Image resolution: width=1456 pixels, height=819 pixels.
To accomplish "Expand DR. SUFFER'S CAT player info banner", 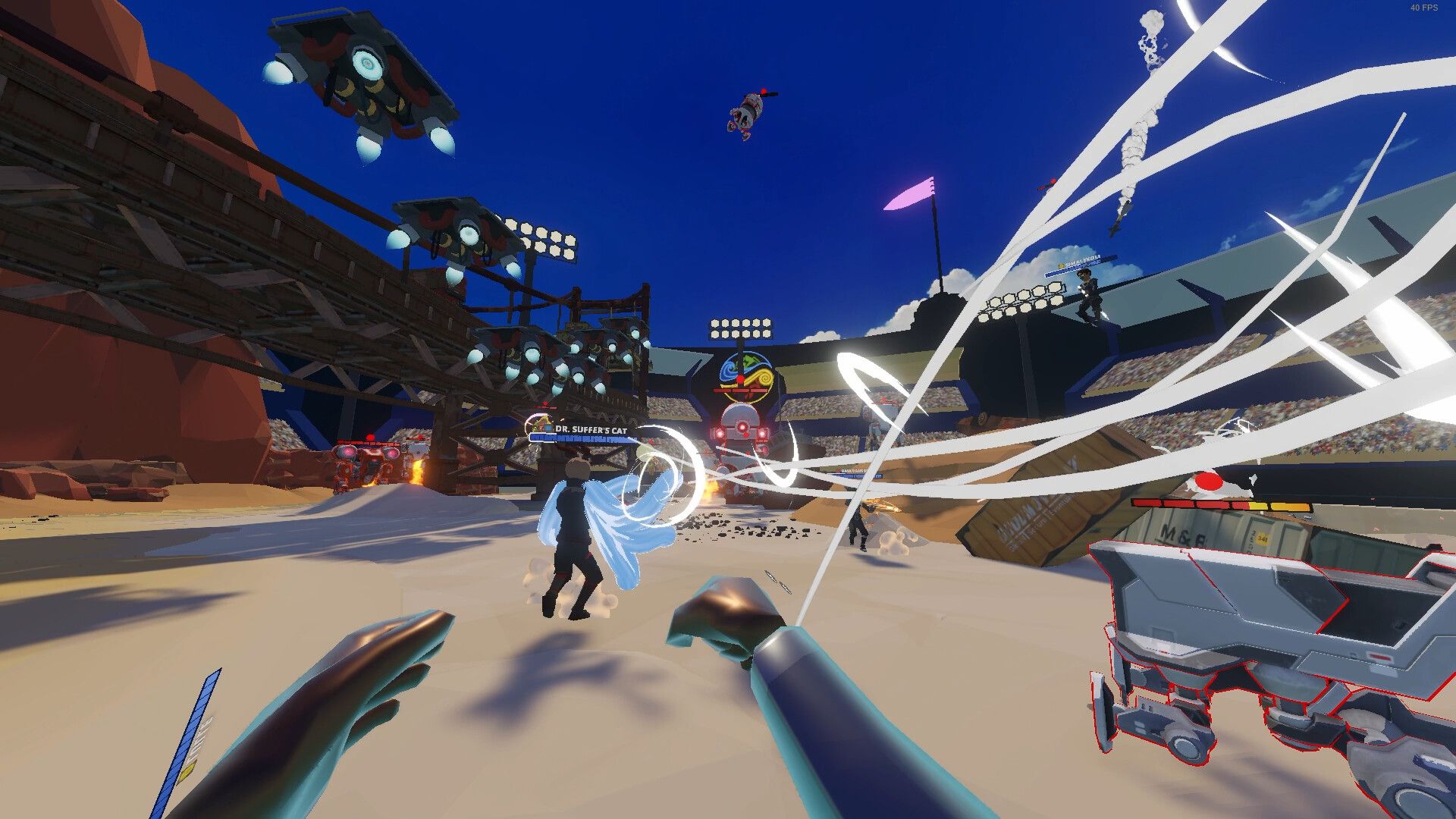I will point(584,438).
